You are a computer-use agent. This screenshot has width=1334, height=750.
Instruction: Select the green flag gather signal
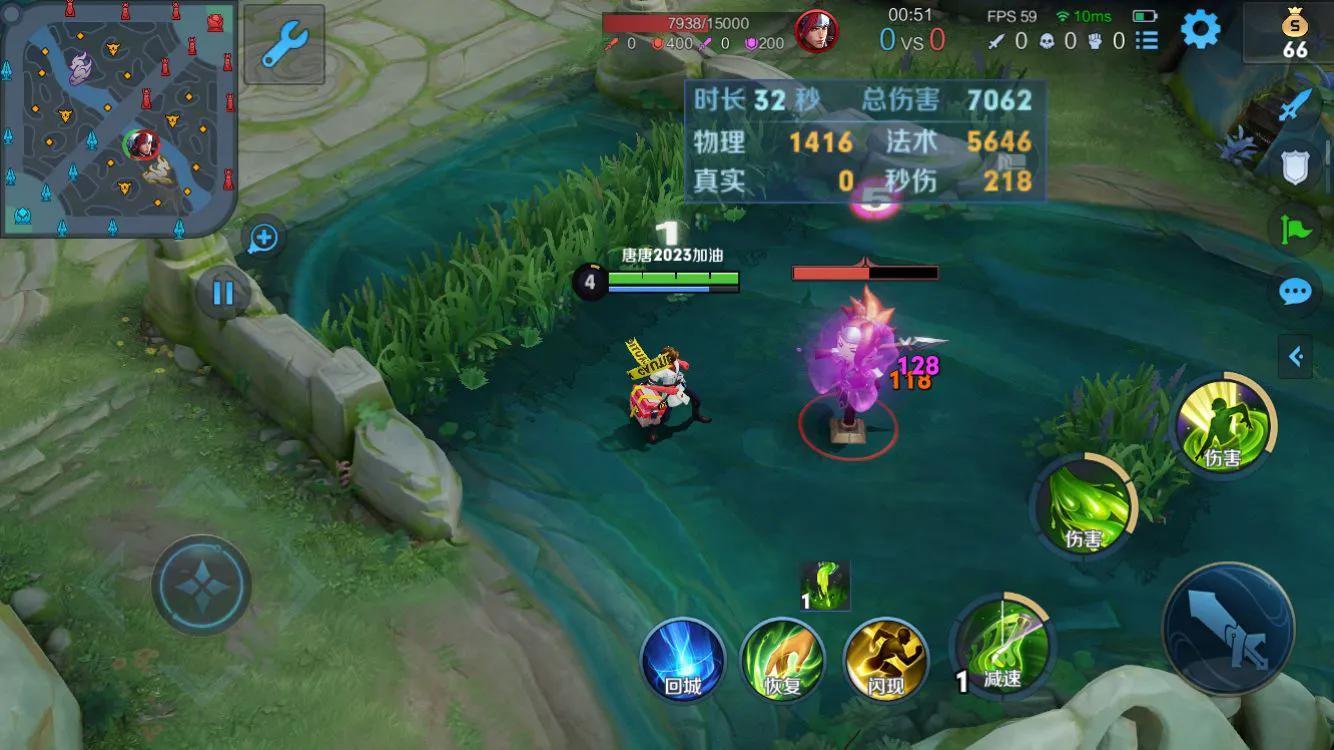click(1295, 229)
